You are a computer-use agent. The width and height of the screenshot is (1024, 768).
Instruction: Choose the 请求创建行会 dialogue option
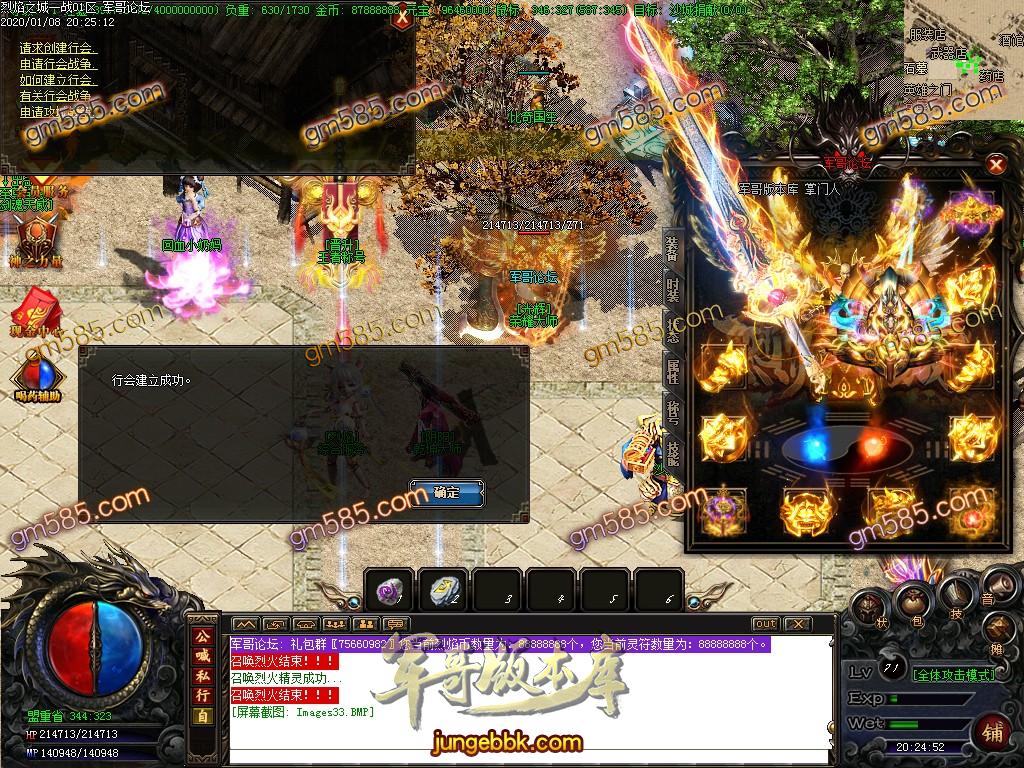(x=58, y=48)
